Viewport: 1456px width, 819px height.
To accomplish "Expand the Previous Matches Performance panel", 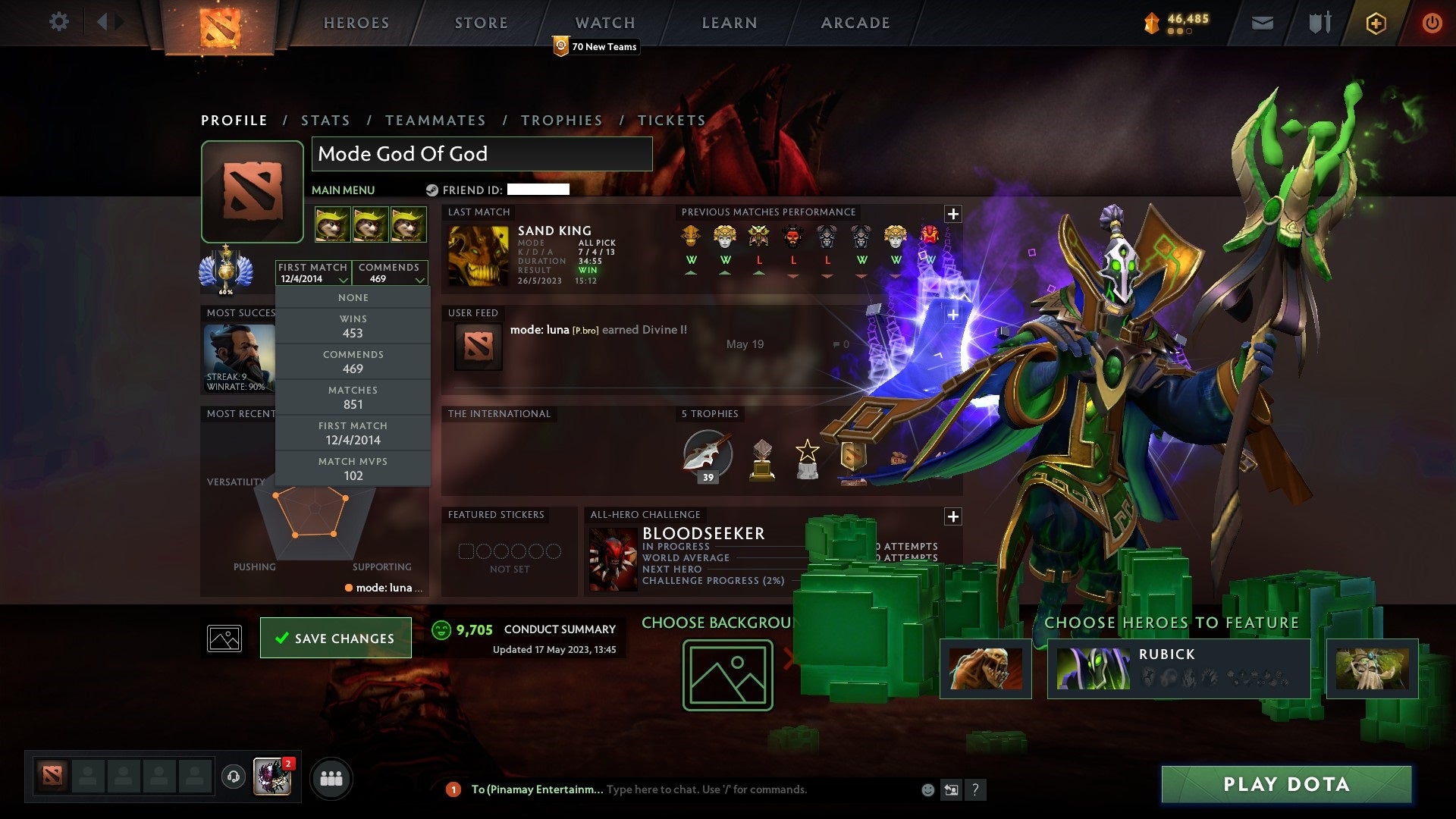I will coord(952,214).
